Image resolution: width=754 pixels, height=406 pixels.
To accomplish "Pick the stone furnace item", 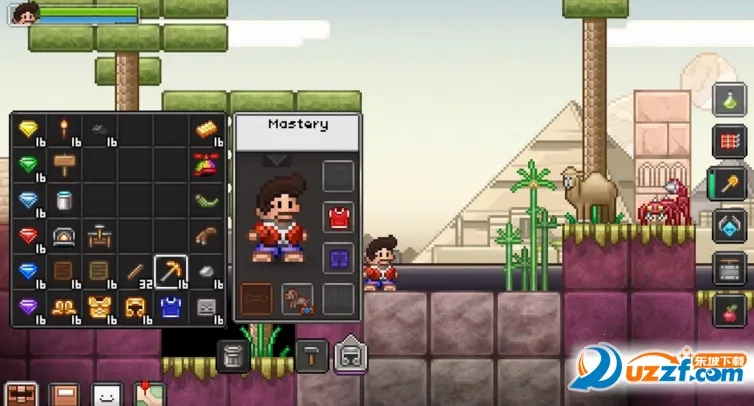I will coord(65,236).
